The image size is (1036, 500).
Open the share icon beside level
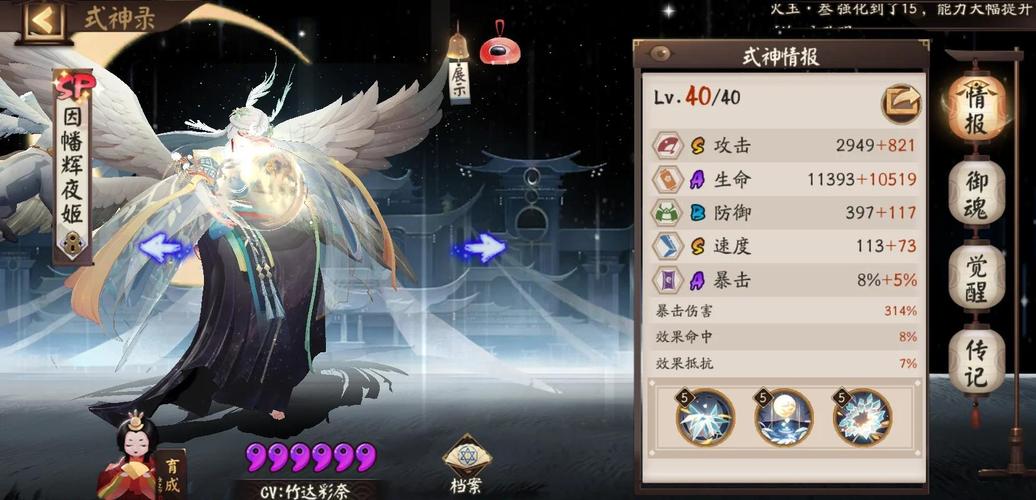pos(900,103)
